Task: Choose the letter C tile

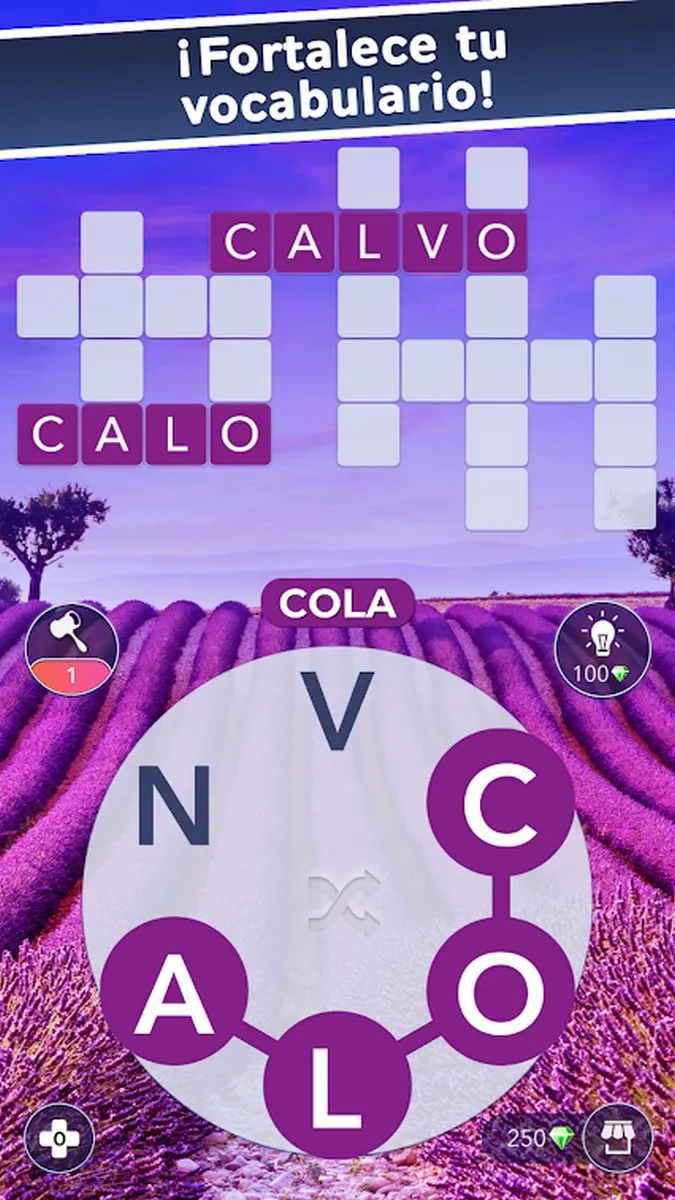Action: click(500, 802)
